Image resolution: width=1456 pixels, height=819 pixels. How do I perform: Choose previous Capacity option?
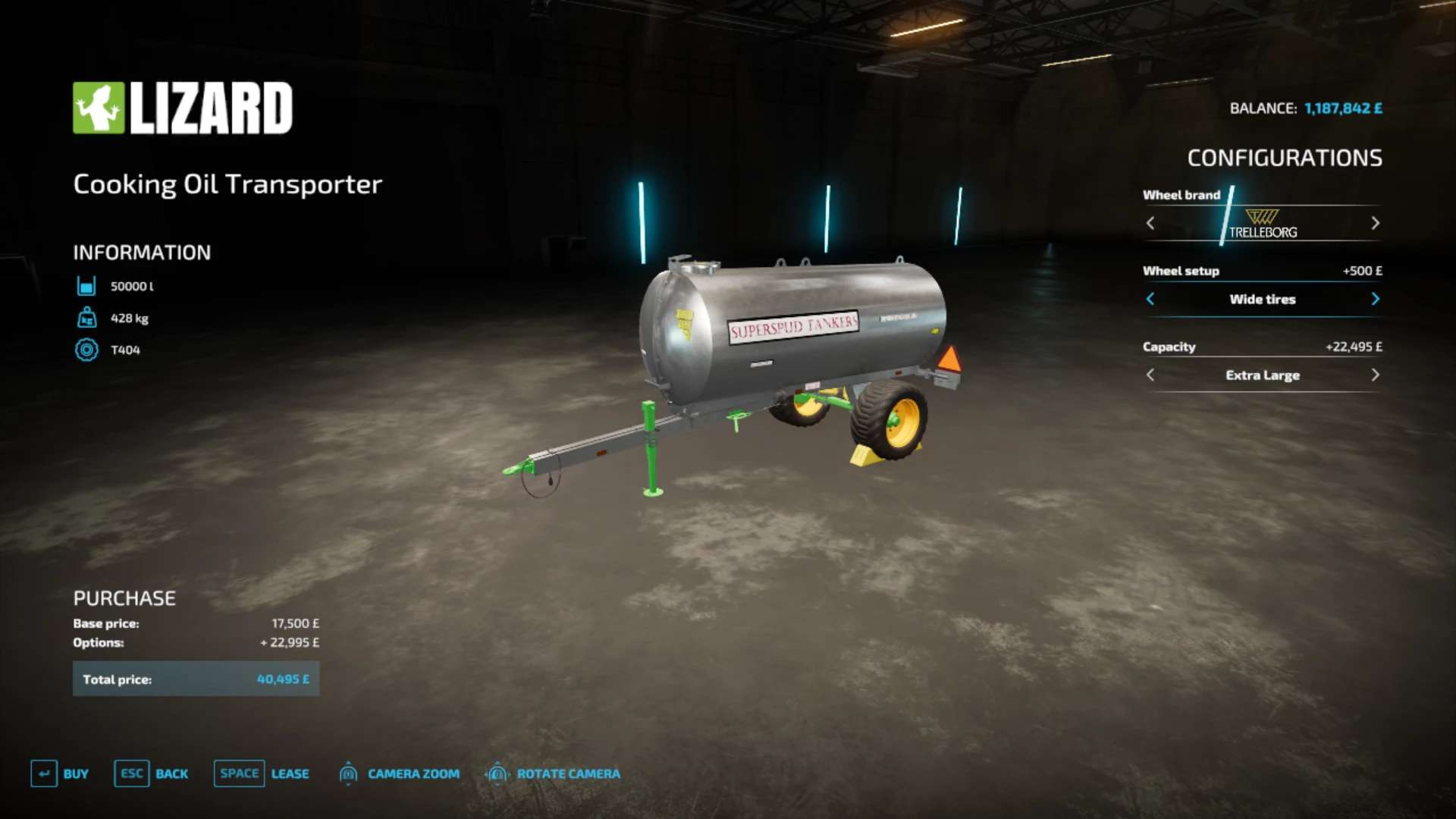1150,375
